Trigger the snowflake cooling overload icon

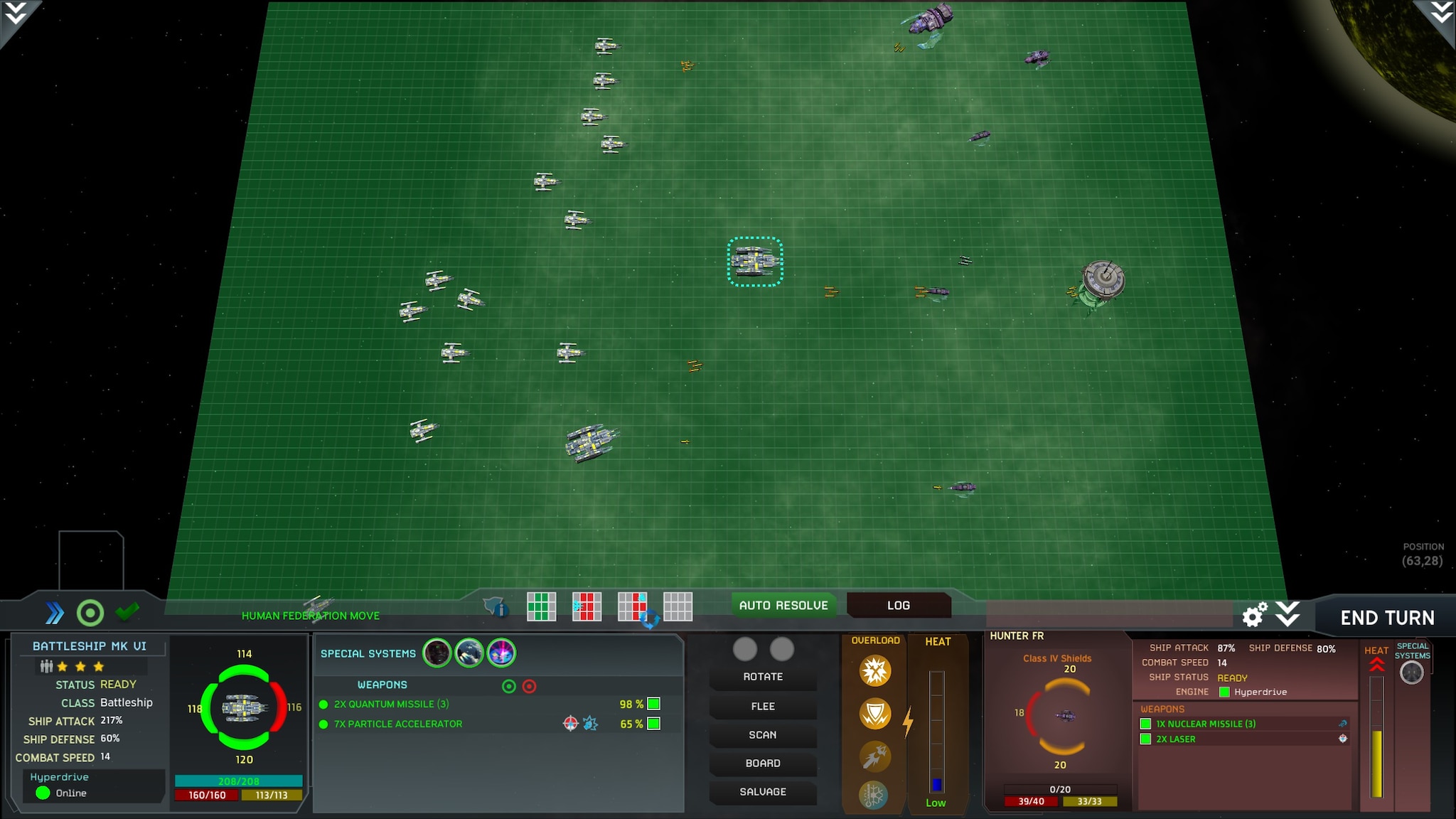coord(874,795)
